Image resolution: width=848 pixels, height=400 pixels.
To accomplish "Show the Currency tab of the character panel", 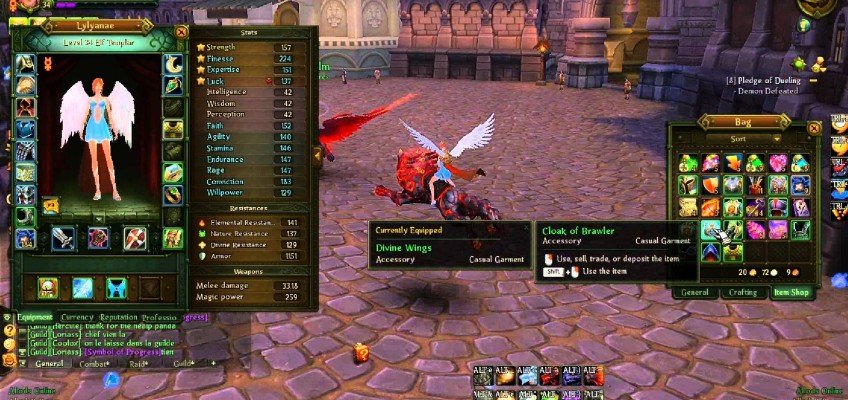I will (77, 317).
